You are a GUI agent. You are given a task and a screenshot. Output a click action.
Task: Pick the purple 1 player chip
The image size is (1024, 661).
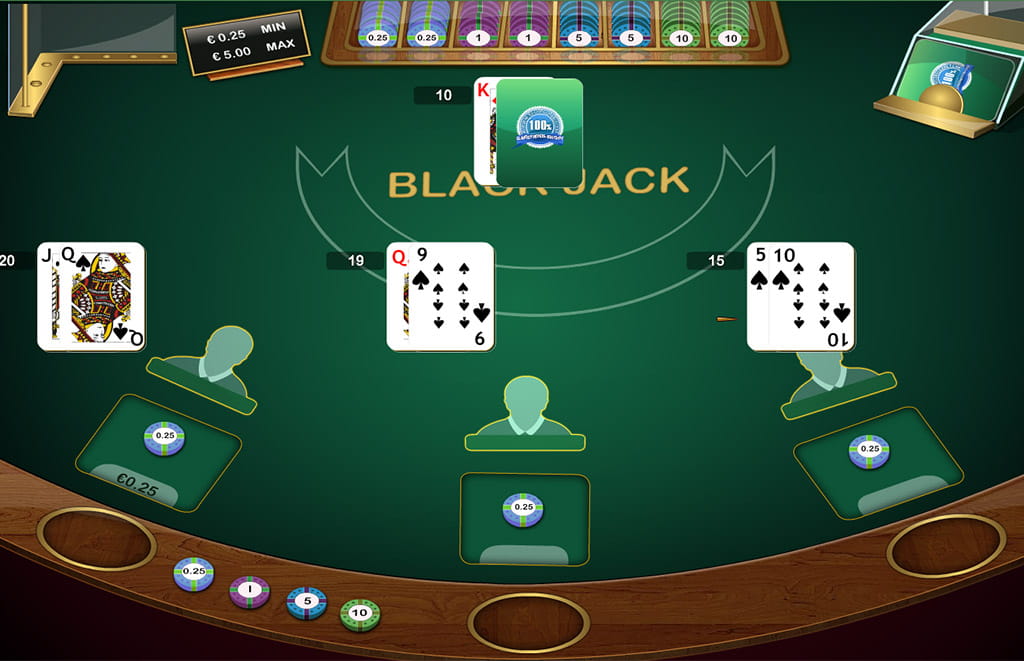(249, 591)
